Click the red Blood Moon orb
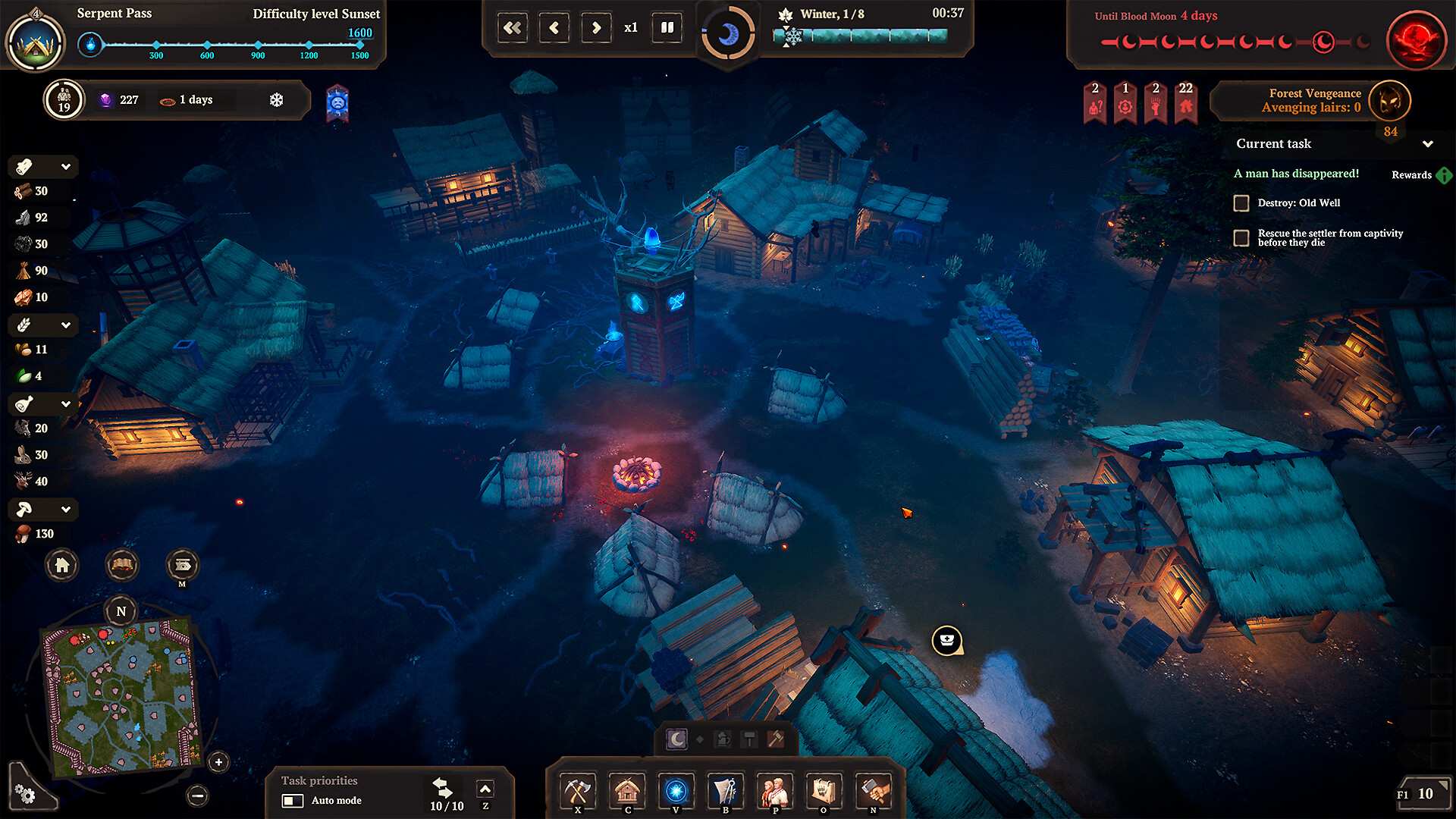Image resolution: width=1456 pixels, height=819 pixels. tap(1416, 39)
